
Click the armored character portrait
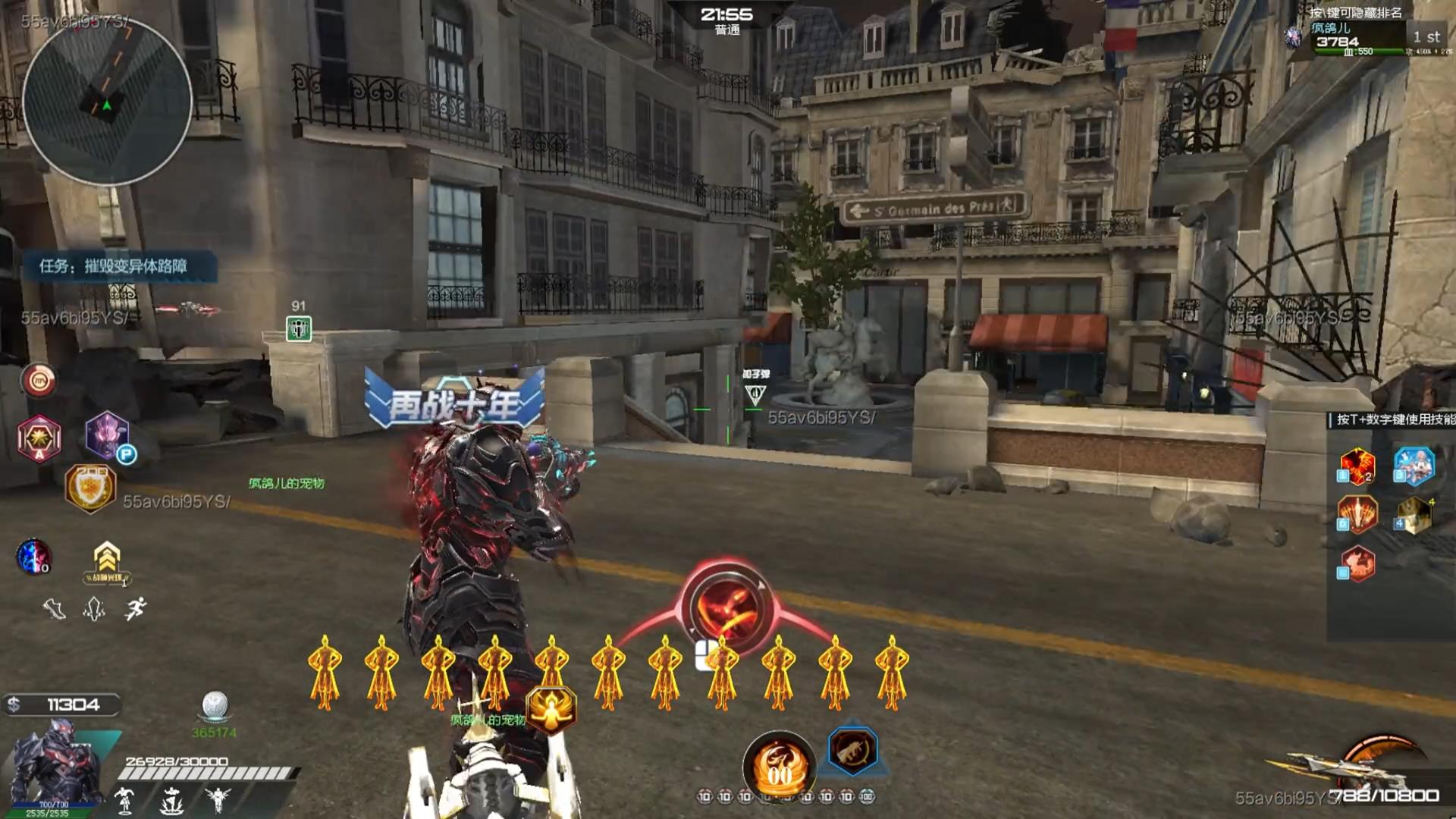(53, 766)
